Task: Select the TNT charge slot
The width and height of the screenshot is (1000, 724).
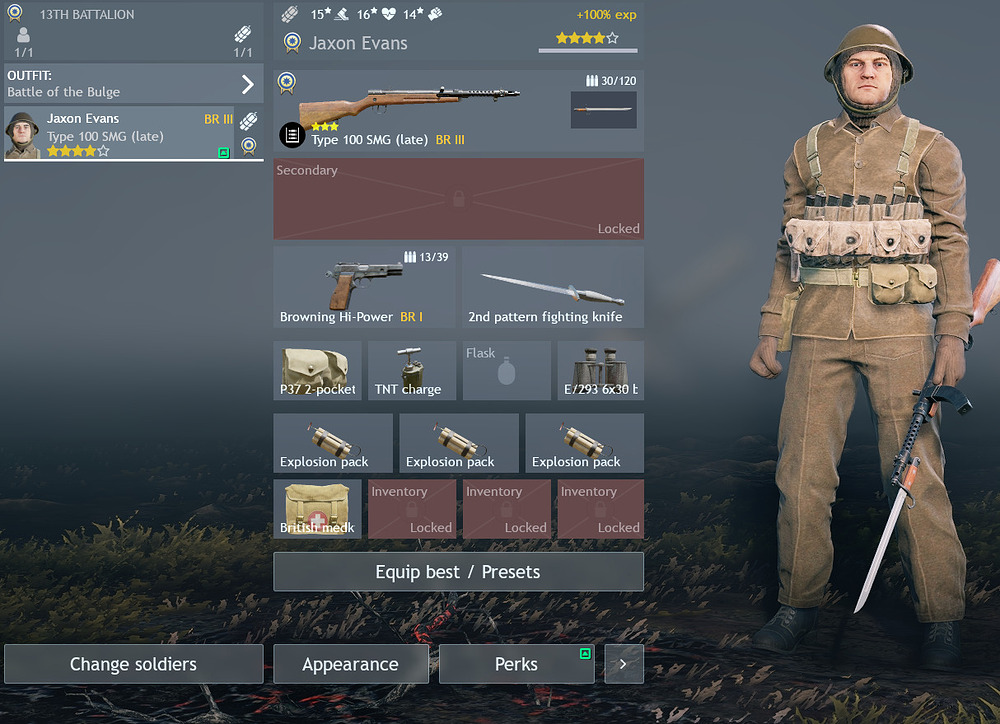Action: 411,370
